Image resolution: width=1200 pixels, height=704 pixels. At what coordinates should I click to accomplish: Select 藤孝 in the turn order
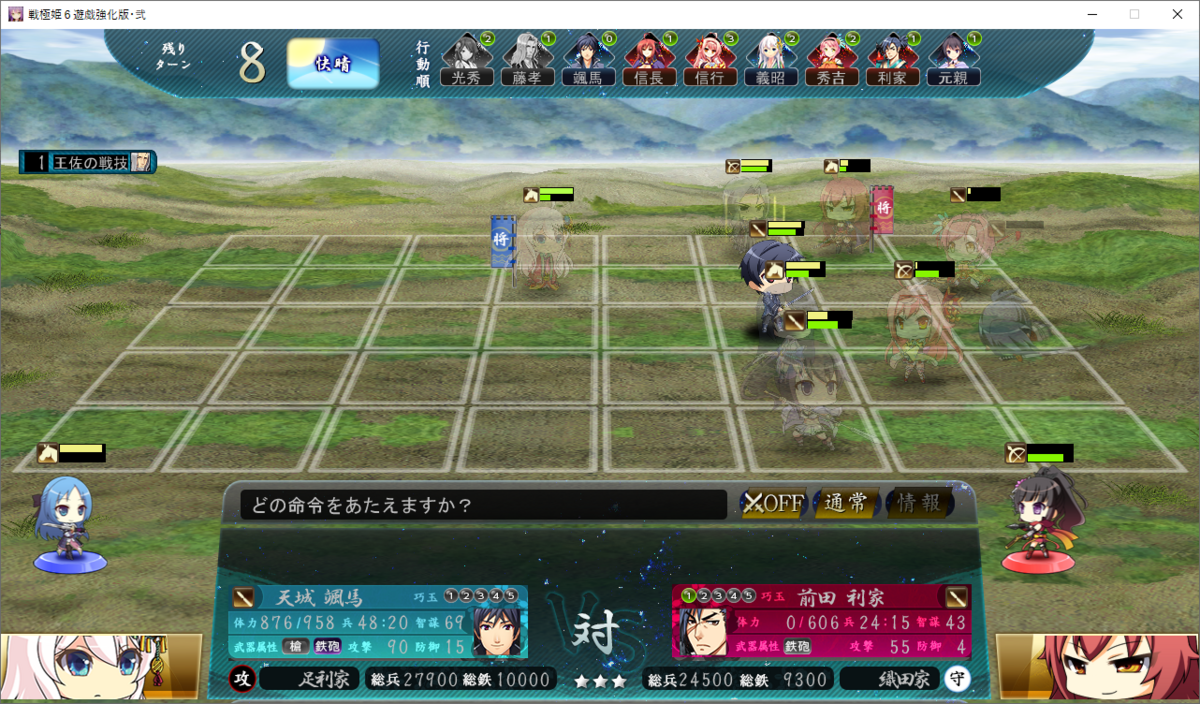tap(527, 61)
